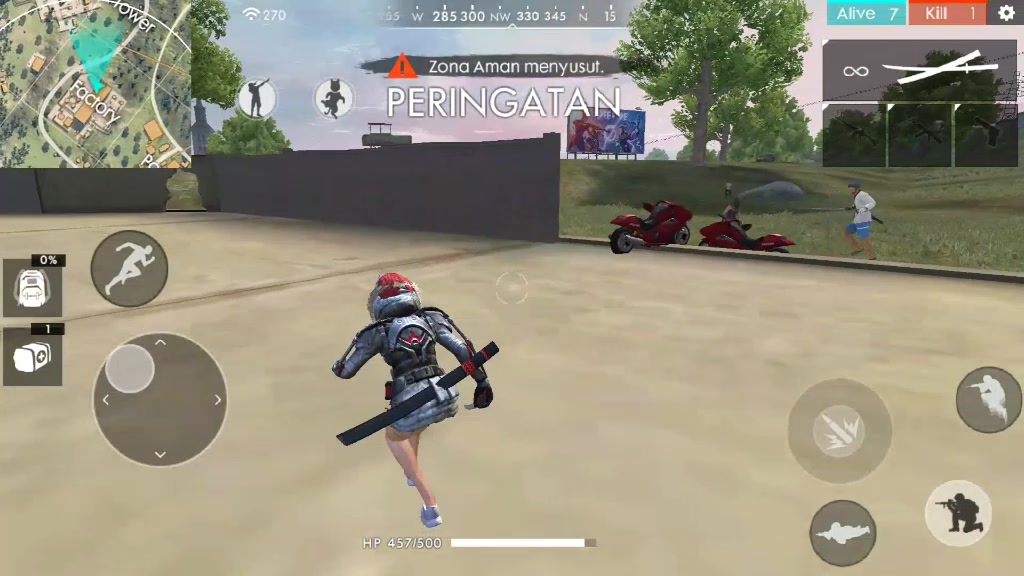Screen dimensions: 1024x576
Task: Tap the movement joystick pad
Action: tap(159, 399)
